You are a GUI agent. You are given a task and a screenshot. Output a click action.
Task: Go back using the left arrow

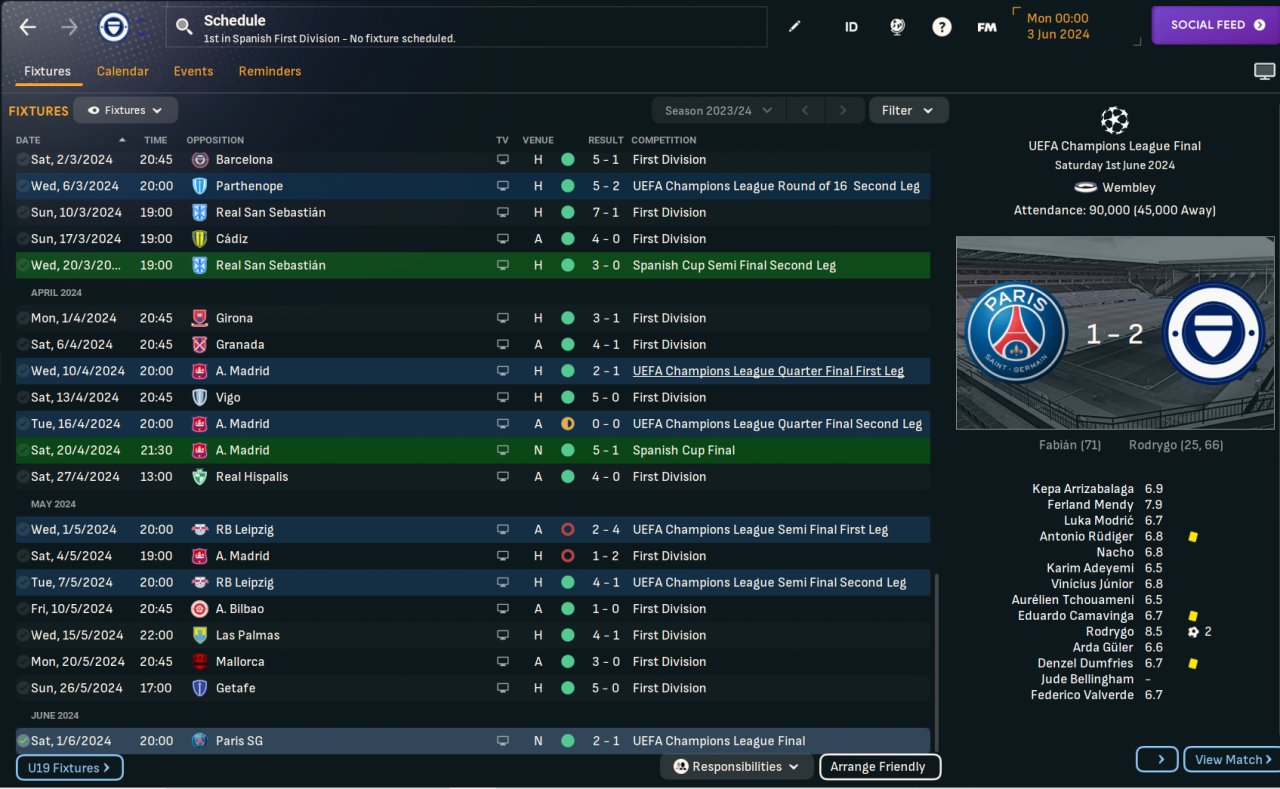28,27
